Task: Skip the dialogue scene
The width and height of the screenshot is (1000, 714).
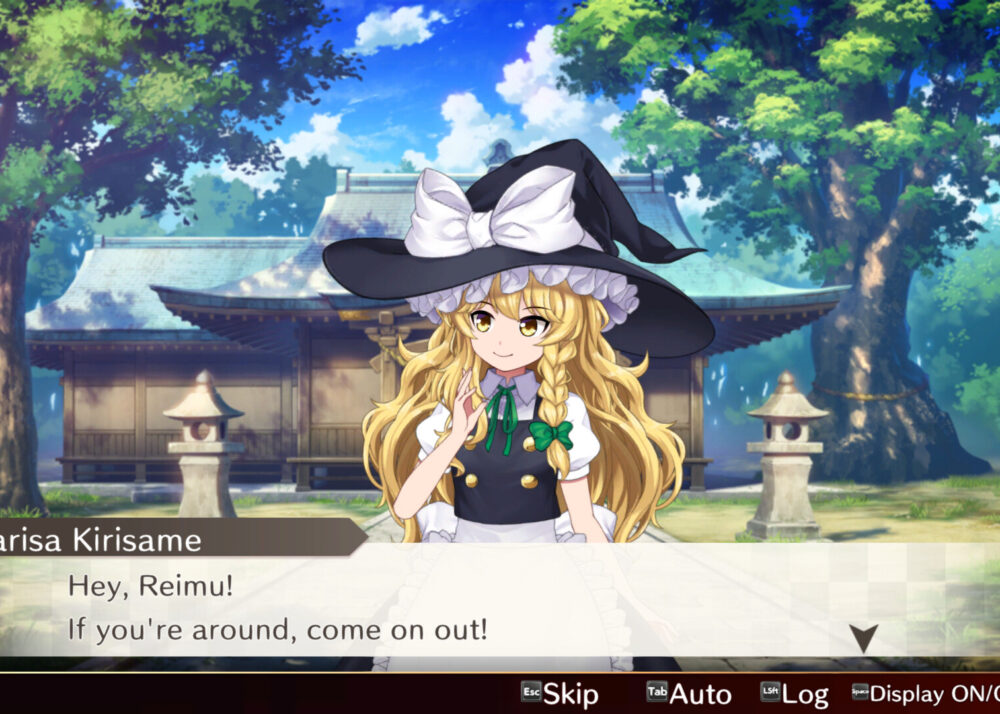Action: click(560, 693)
